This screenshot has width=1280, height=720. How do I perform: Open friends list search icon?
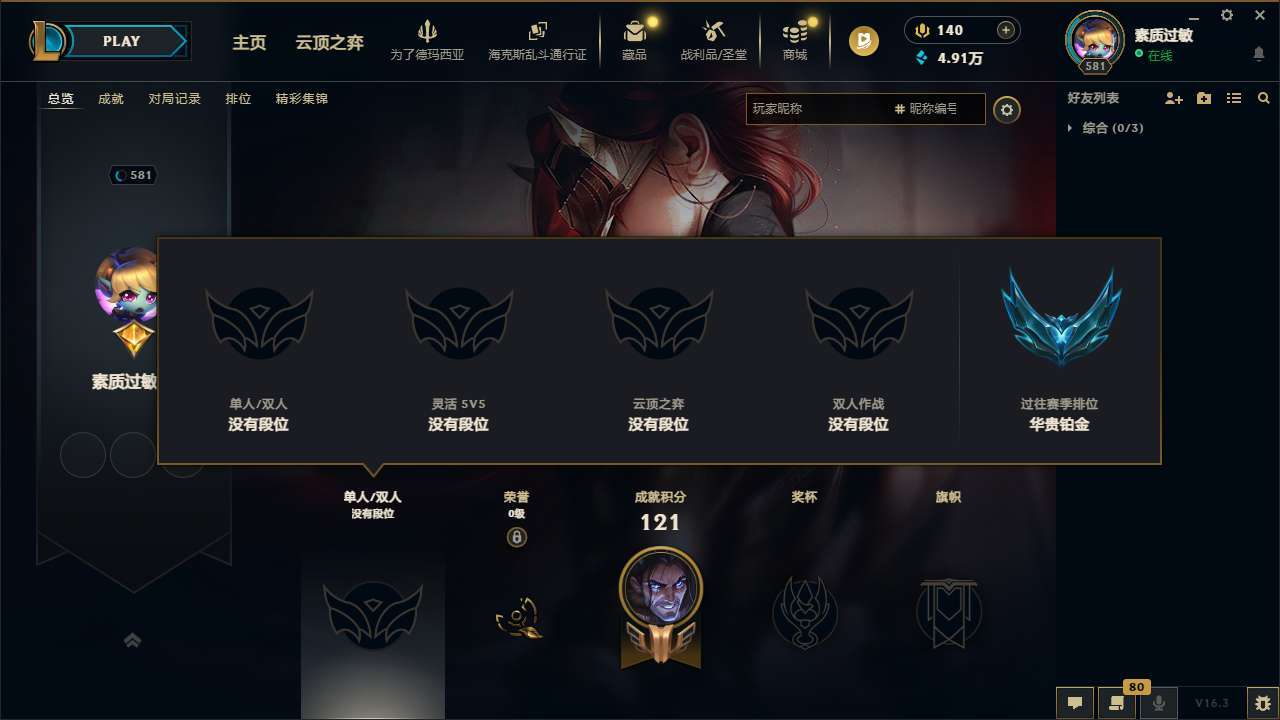tap(1264, 98)
